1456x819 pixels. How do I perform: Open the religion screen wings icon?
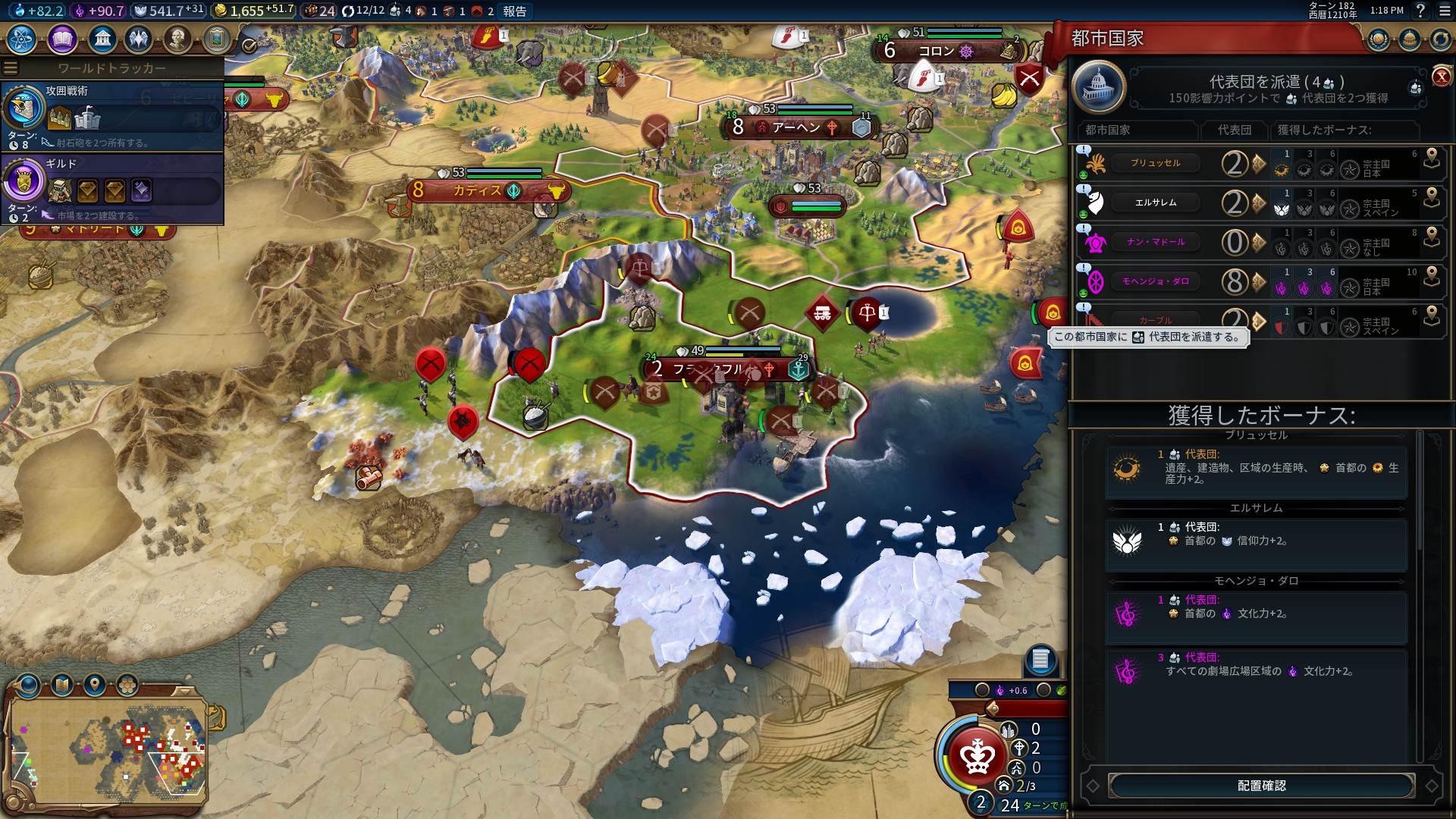point(139,39)
